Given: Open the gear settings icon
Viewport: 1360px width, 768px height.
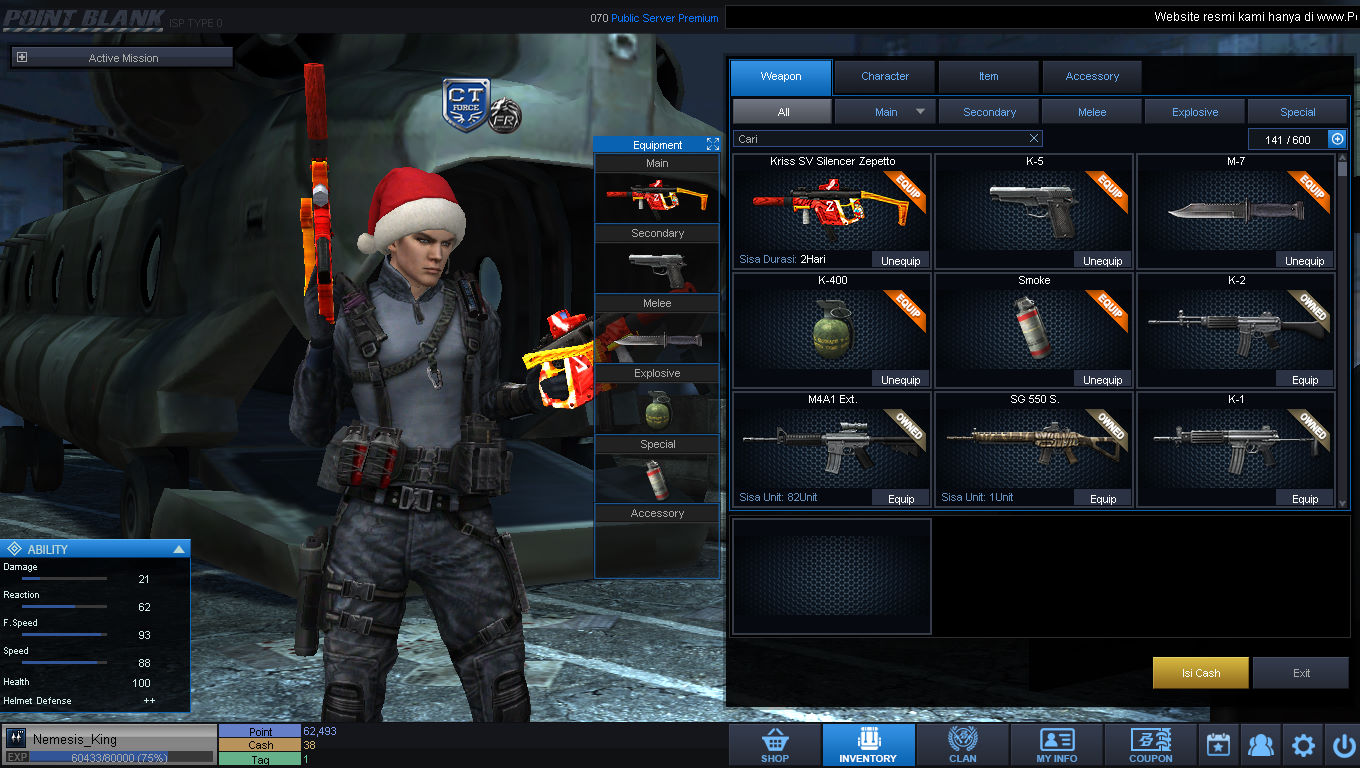Looking at the screenshot, I should [1302, 745].
